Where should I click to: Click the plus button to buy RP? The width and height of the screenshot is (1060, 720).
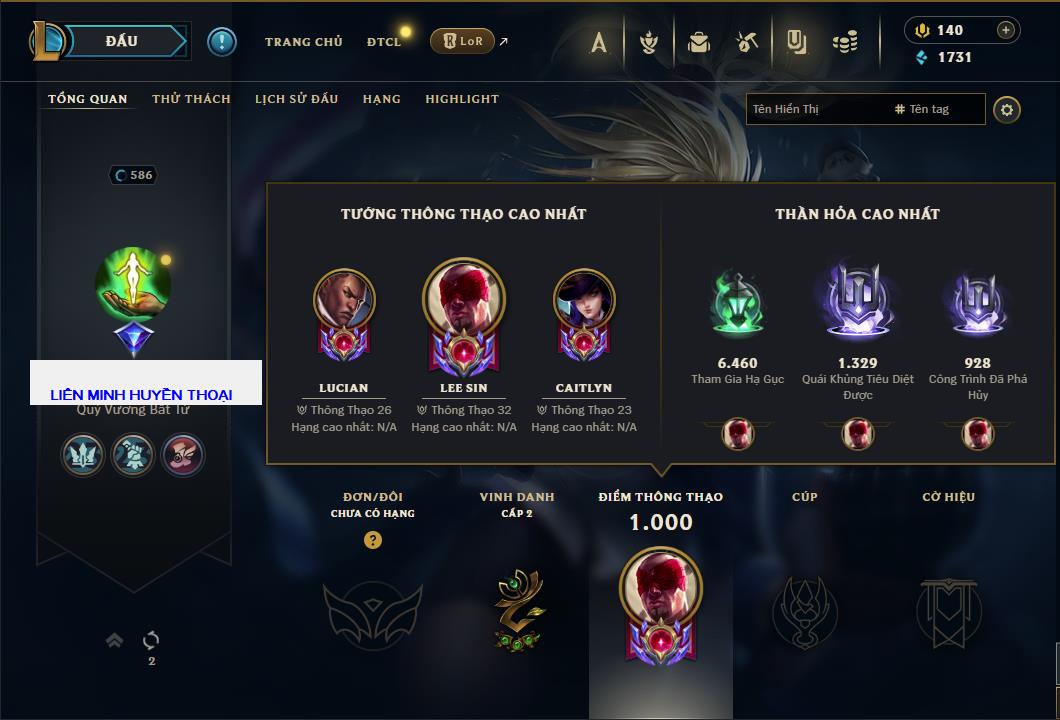click(1006, 30)
